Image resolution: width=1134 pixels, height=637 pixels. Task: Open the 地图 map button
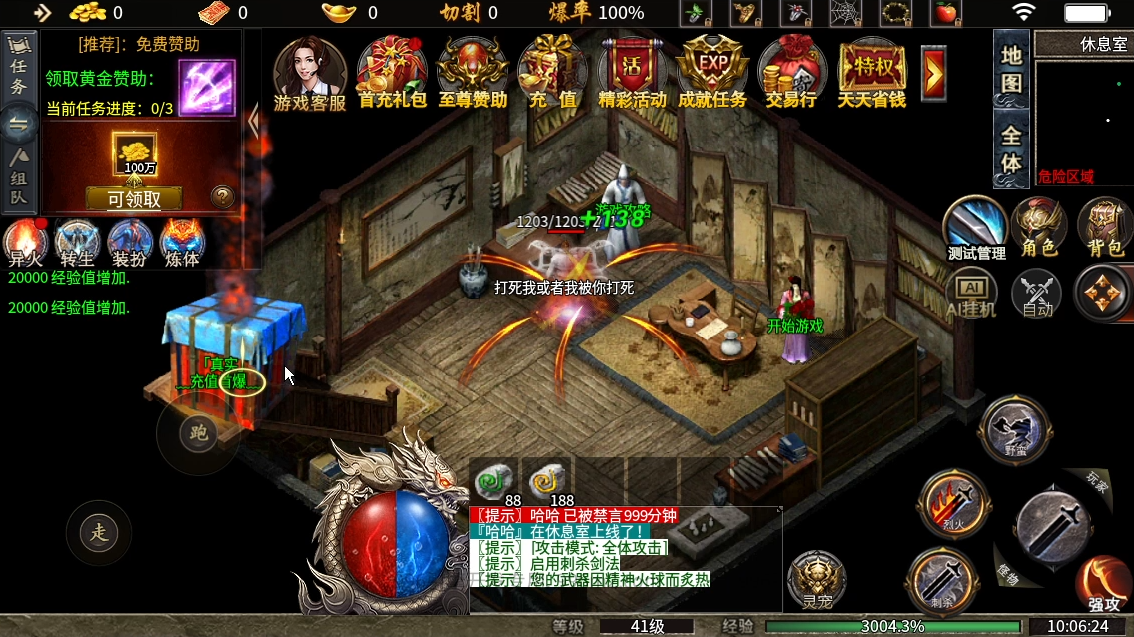[1011, 70]
